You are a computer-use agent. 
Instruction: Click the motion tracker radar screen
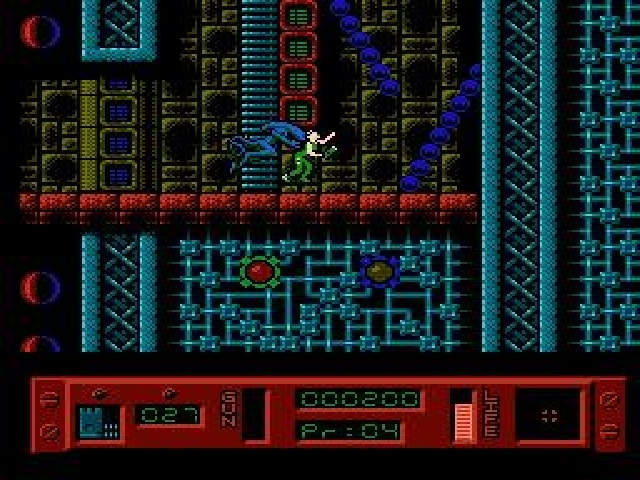click(x=547, y=415)
